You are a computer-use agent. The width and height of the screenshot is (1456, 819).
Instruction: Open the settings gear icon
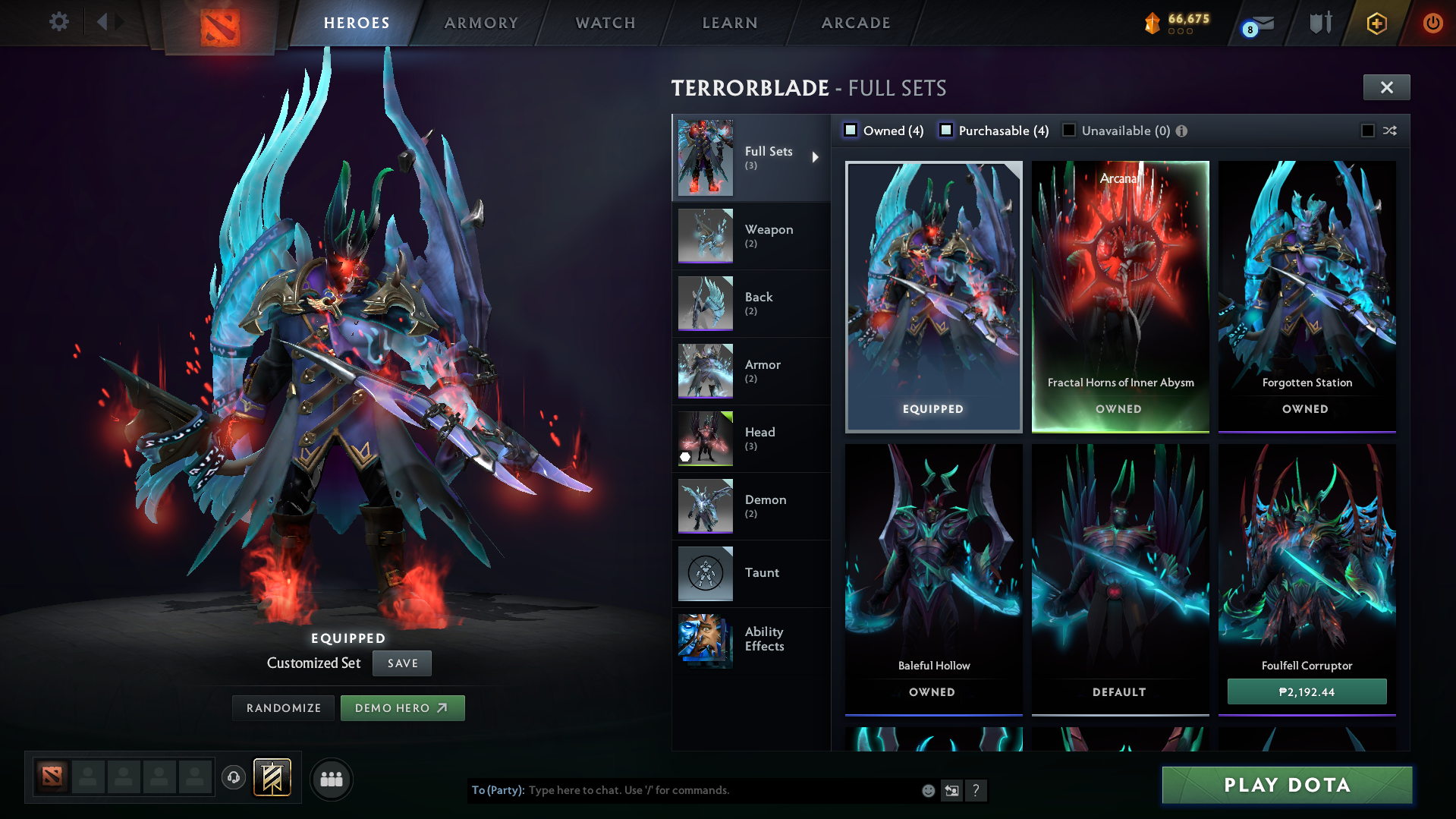pos(58,22)
